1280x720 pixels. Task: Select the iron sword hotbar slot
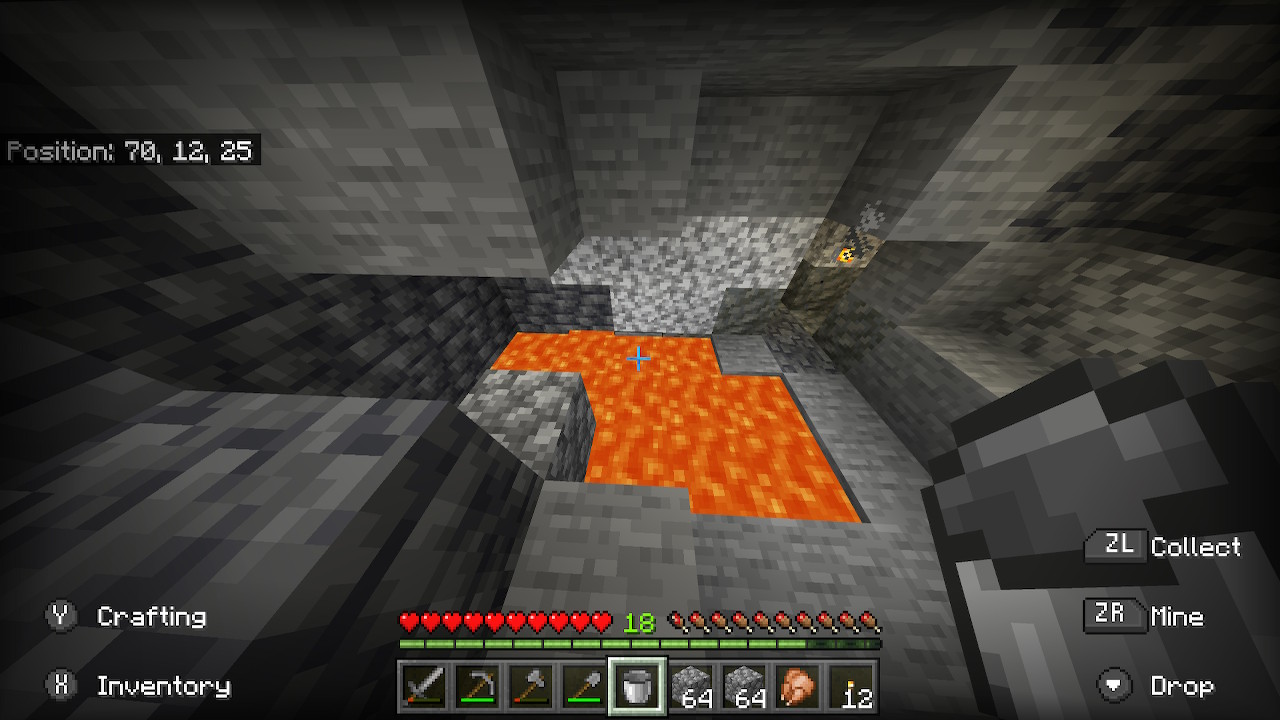(424, 687)
